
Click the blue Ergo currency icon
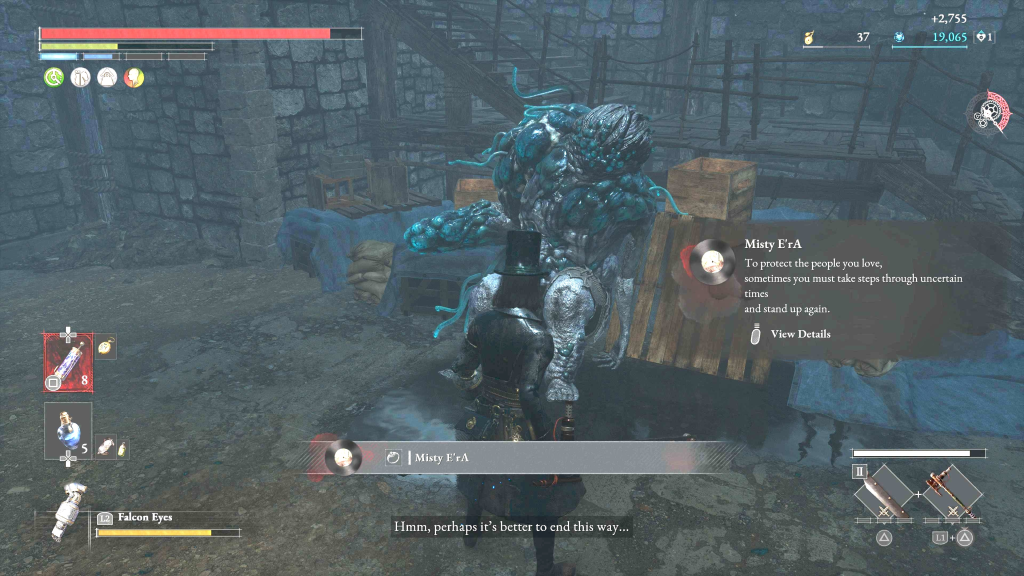point(899,38)
